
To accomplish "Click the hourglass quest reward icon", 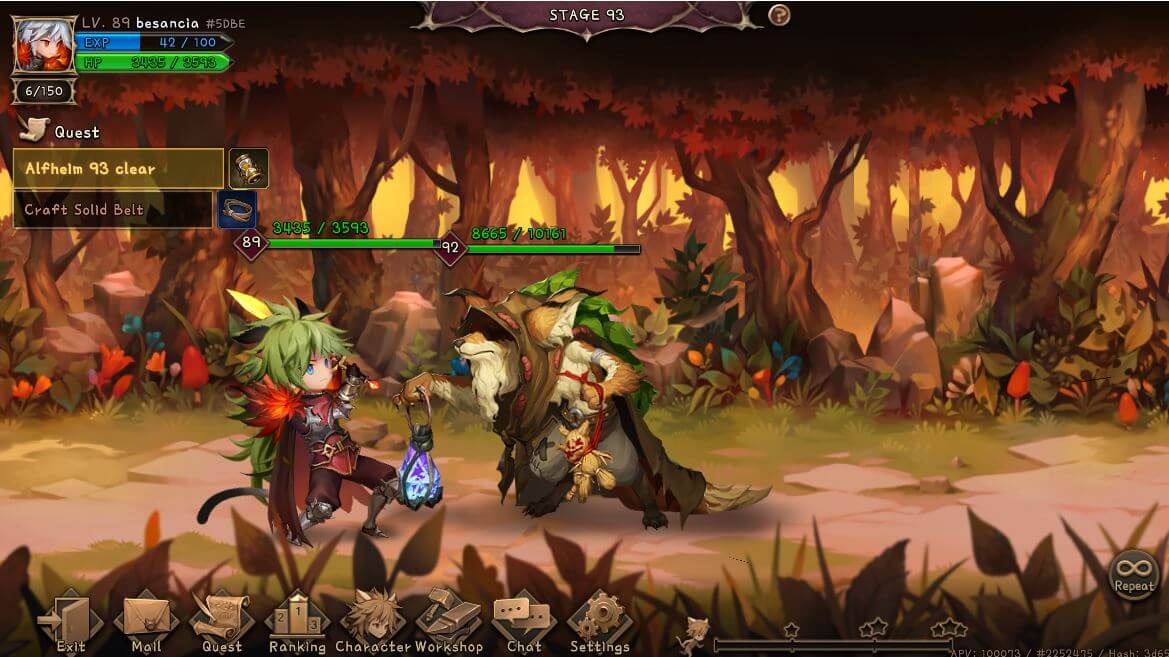I will (248, 169).
